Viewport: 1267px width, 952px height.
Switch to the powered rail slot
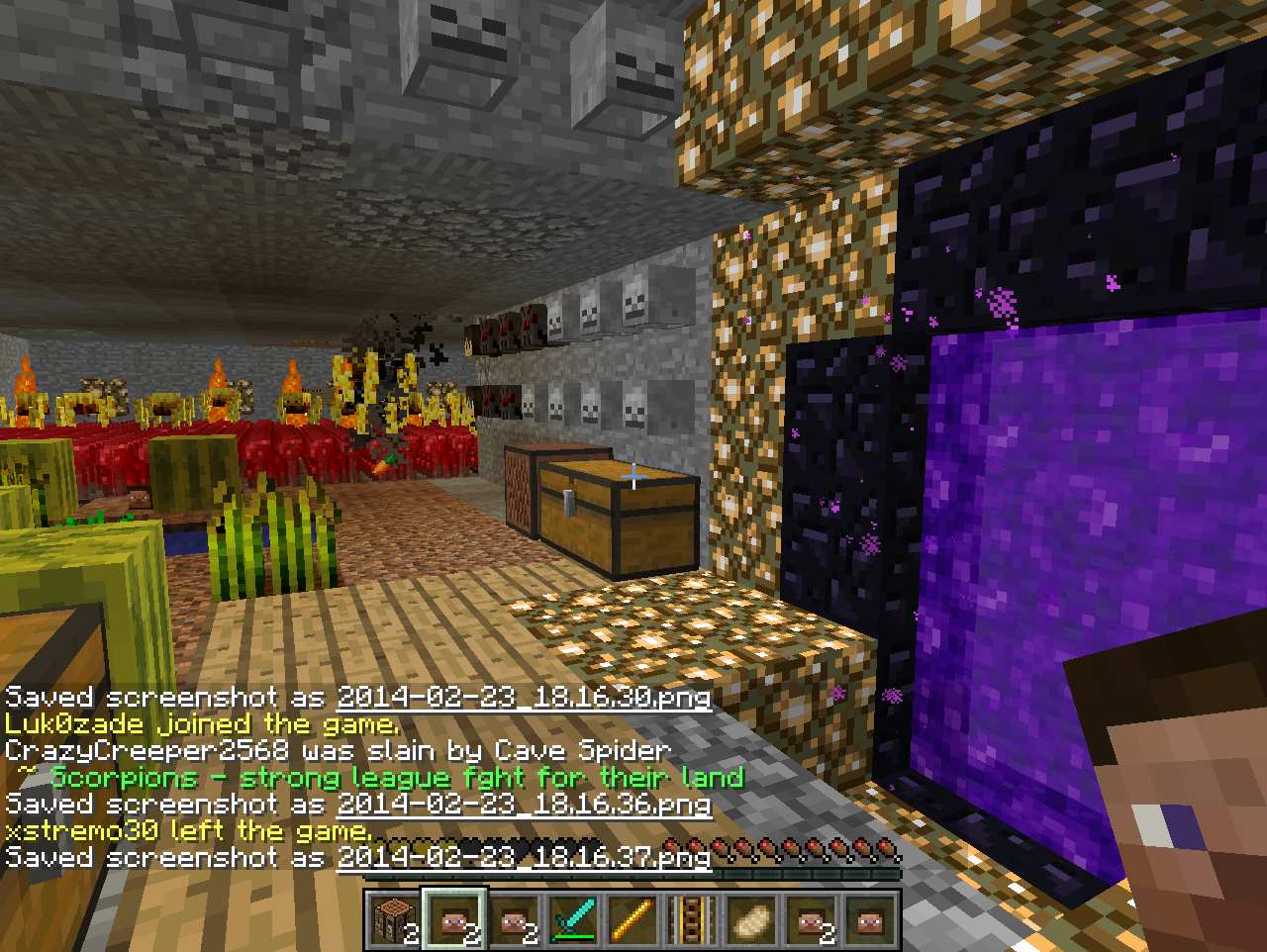[690, 919]
